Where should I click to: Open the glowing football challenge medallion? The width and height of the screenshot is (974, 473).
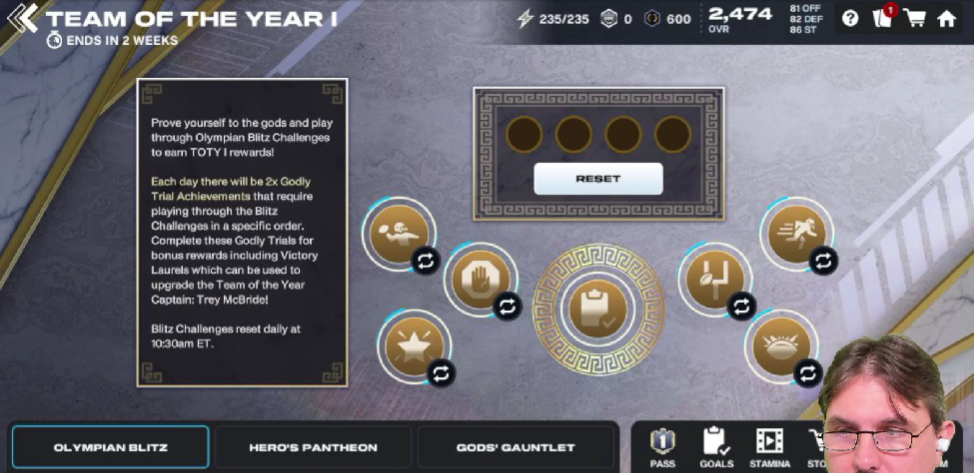(x=779, y=345)
